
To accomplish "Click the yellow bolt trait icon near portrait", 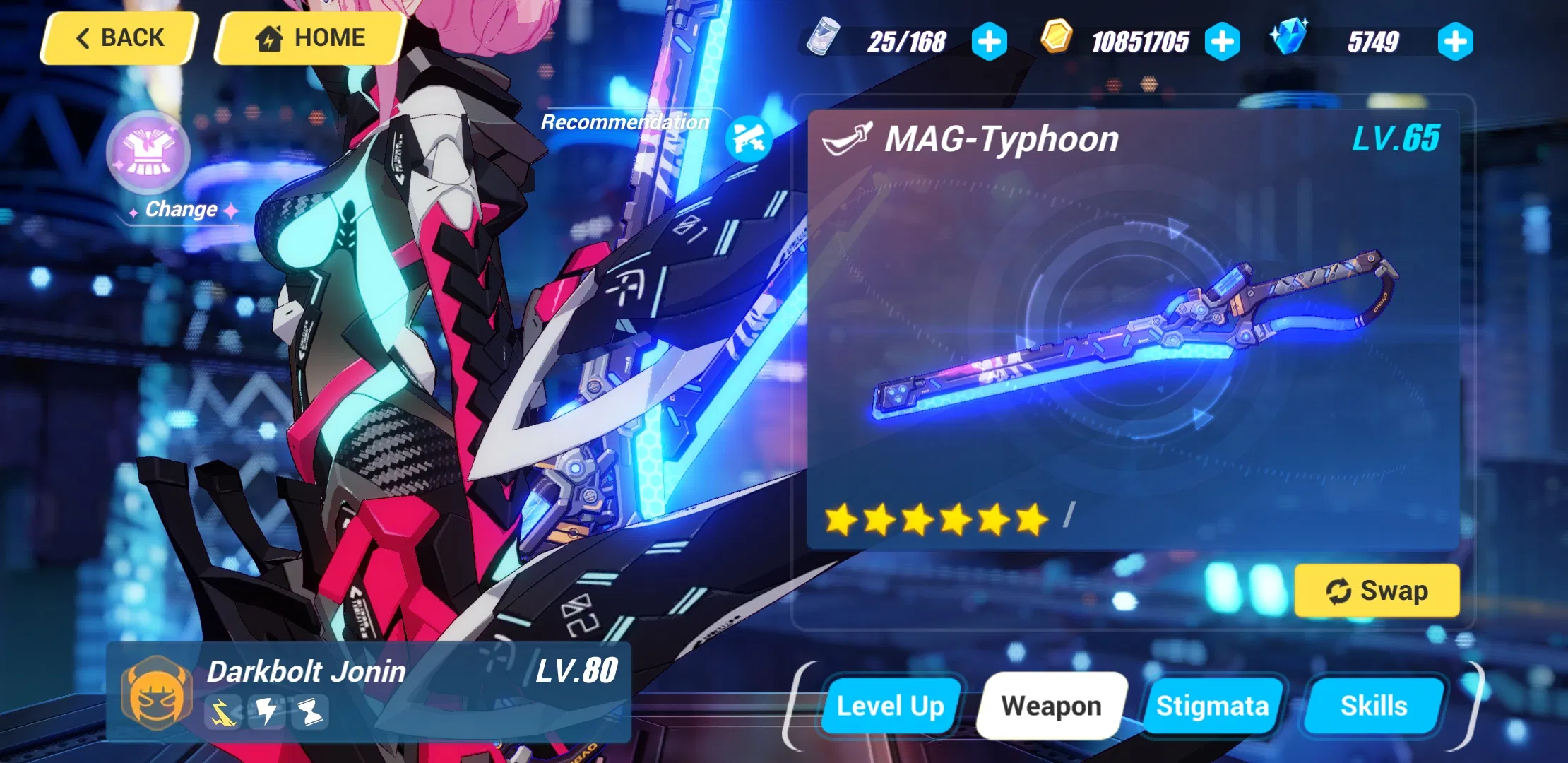I will pos(222,713).
